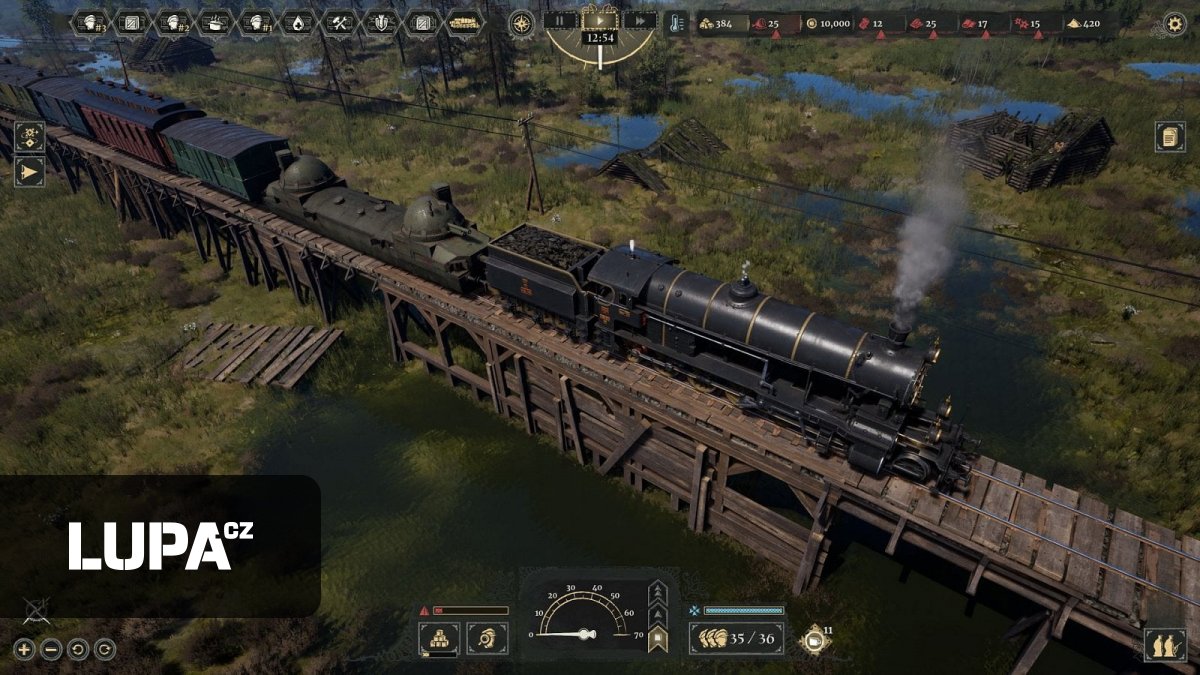The height and width of the screenshot is (675, 1200).
Task: Pause the game with the pause button
Action: tap(560, 20)
